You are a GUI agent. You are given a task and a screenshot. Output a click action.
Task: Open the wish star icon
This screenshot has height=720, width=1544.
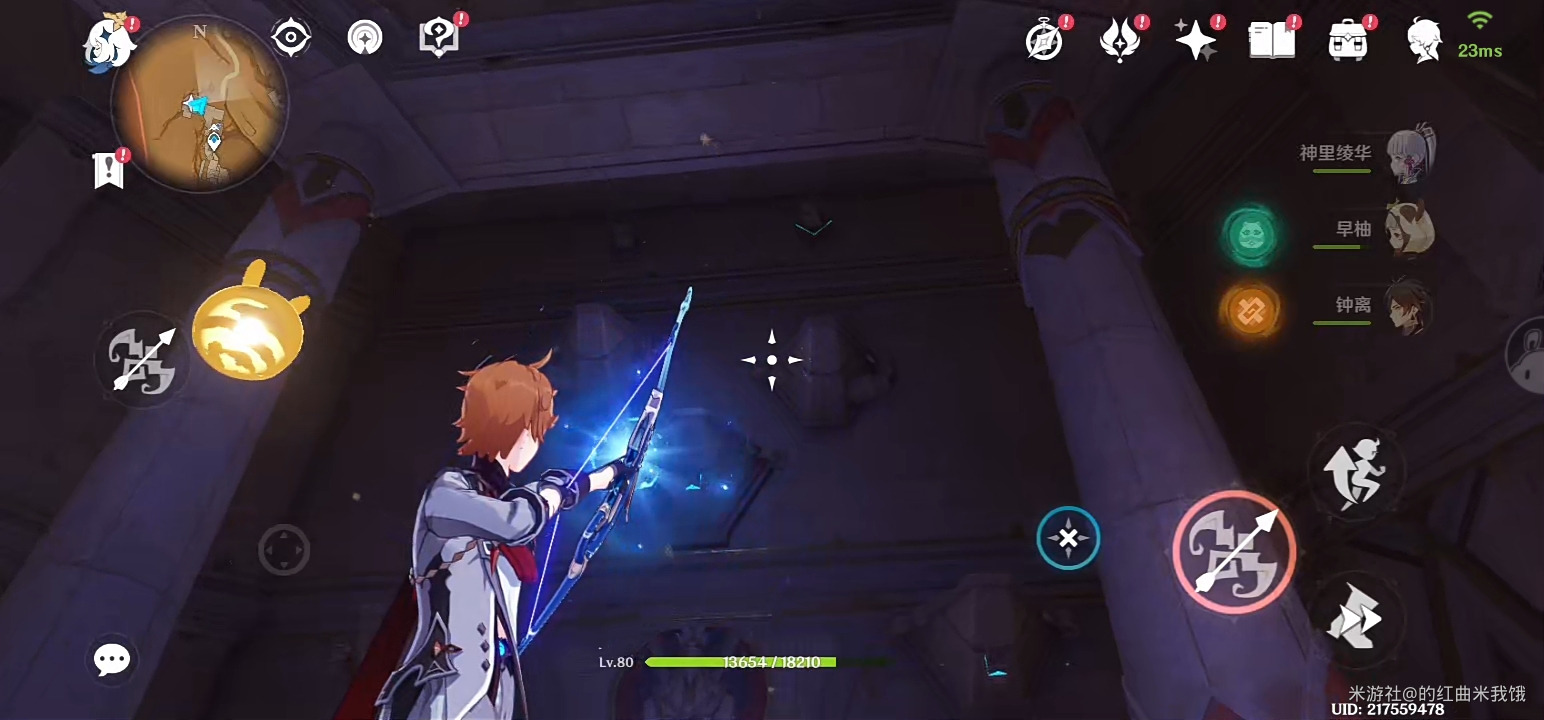tap(1196, 41)
